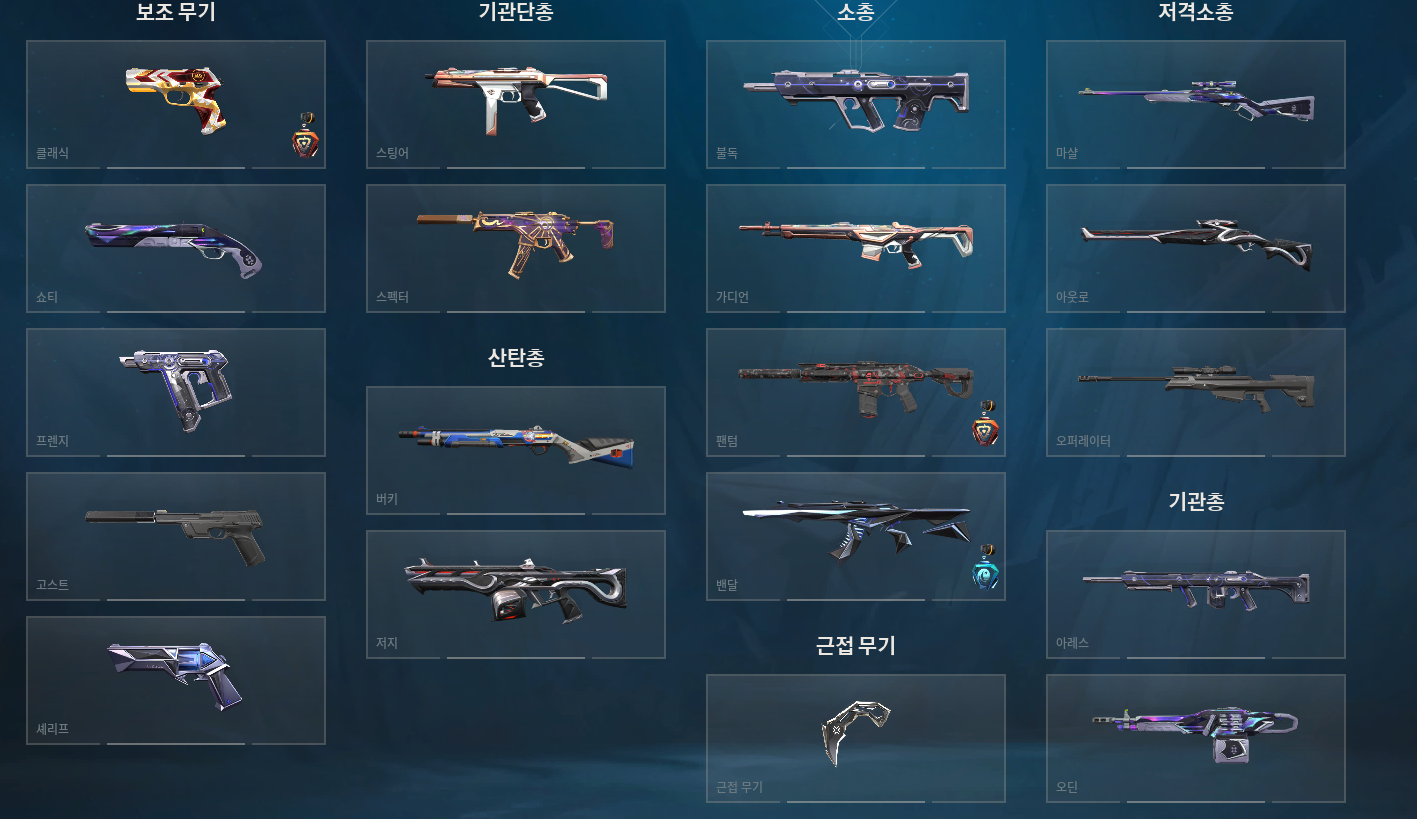Screen dimensions: 1417x819
Task: Open the 아레스 machine gun card
Action: coord(1195,593)
